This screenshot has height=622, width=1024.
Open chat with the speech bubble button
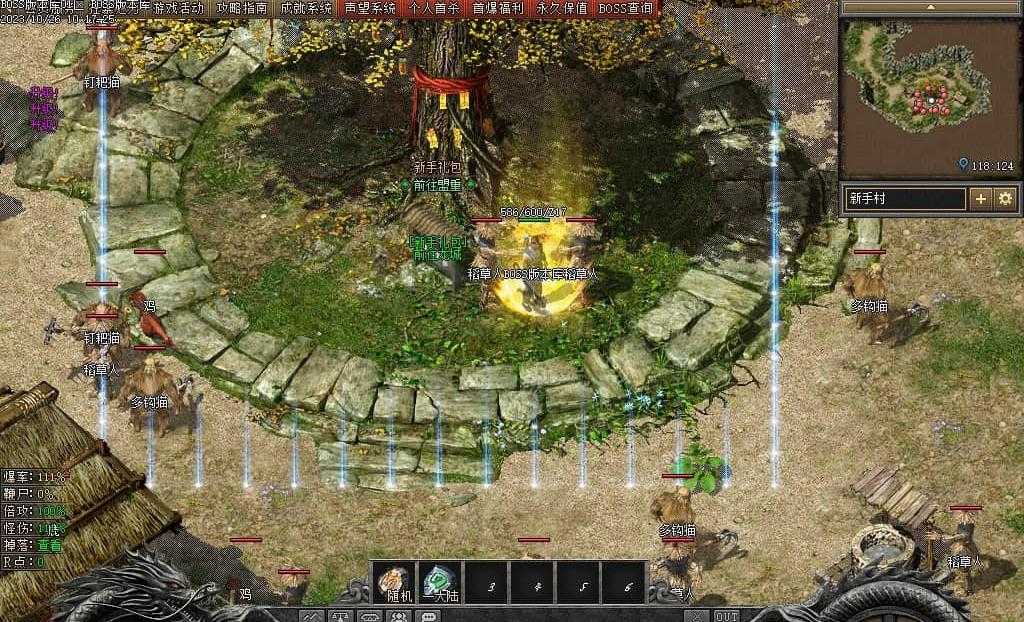(x=427, y=616)
